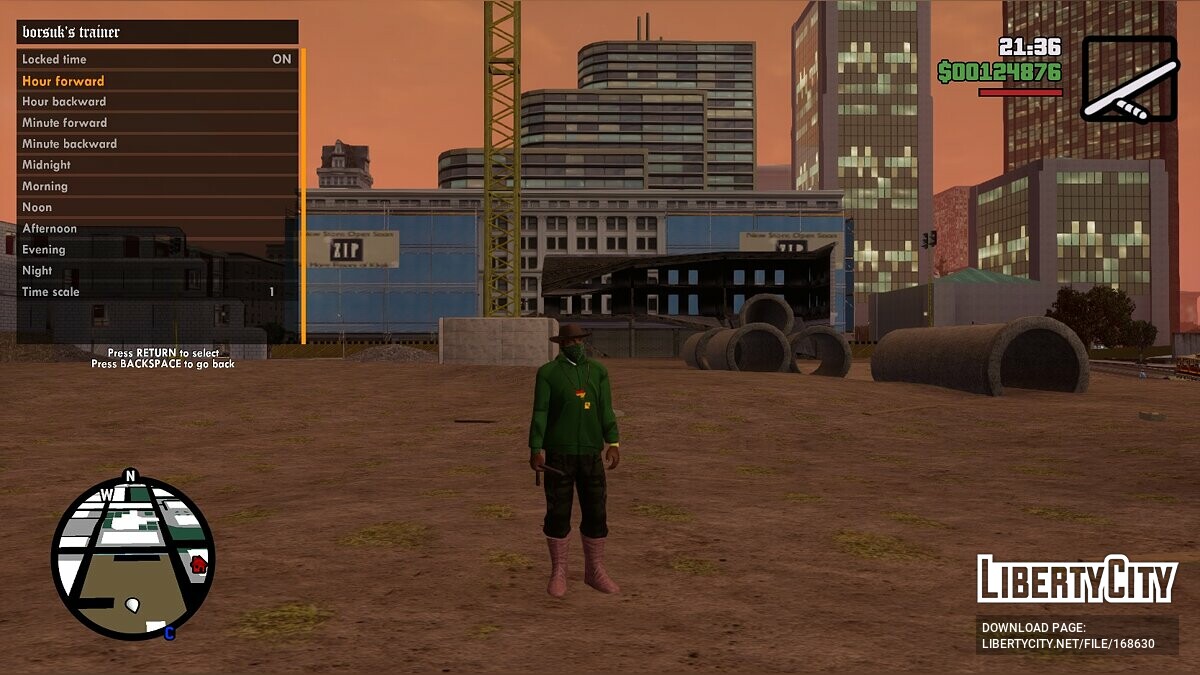Viewport: 1200px width, 675px height.
Task: Toggle the Locked time option
Action: [157, 59]
